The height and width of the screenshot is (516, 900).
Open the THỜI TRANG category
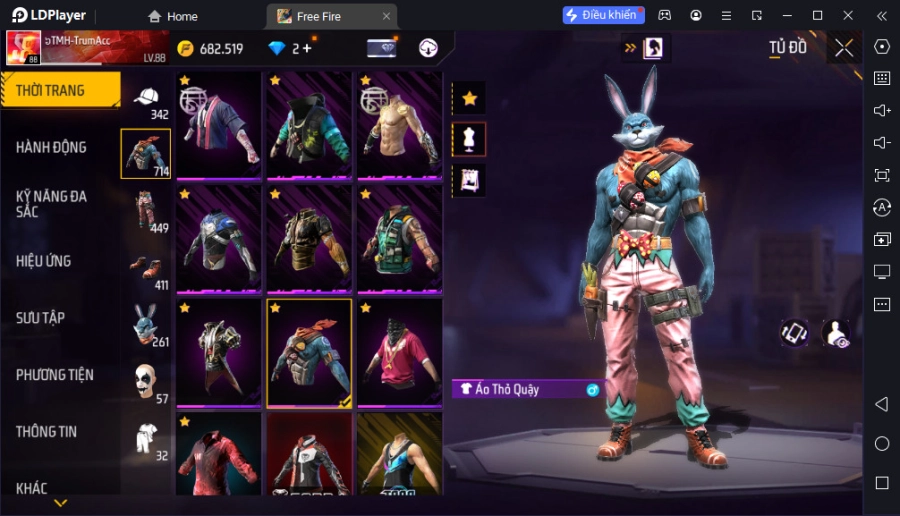click(60, 90)
